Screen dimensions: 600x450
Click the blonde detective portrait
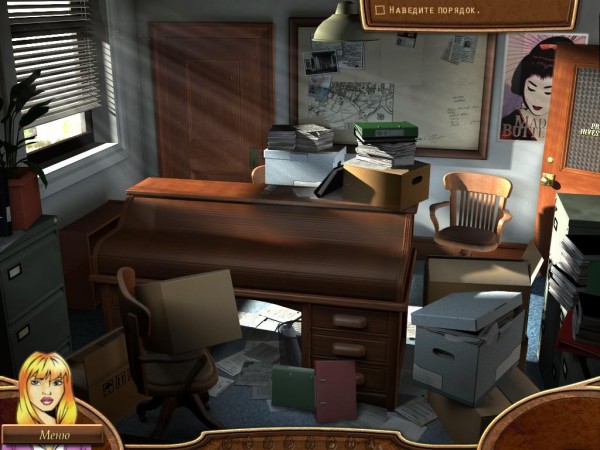[x=47, y=390]
